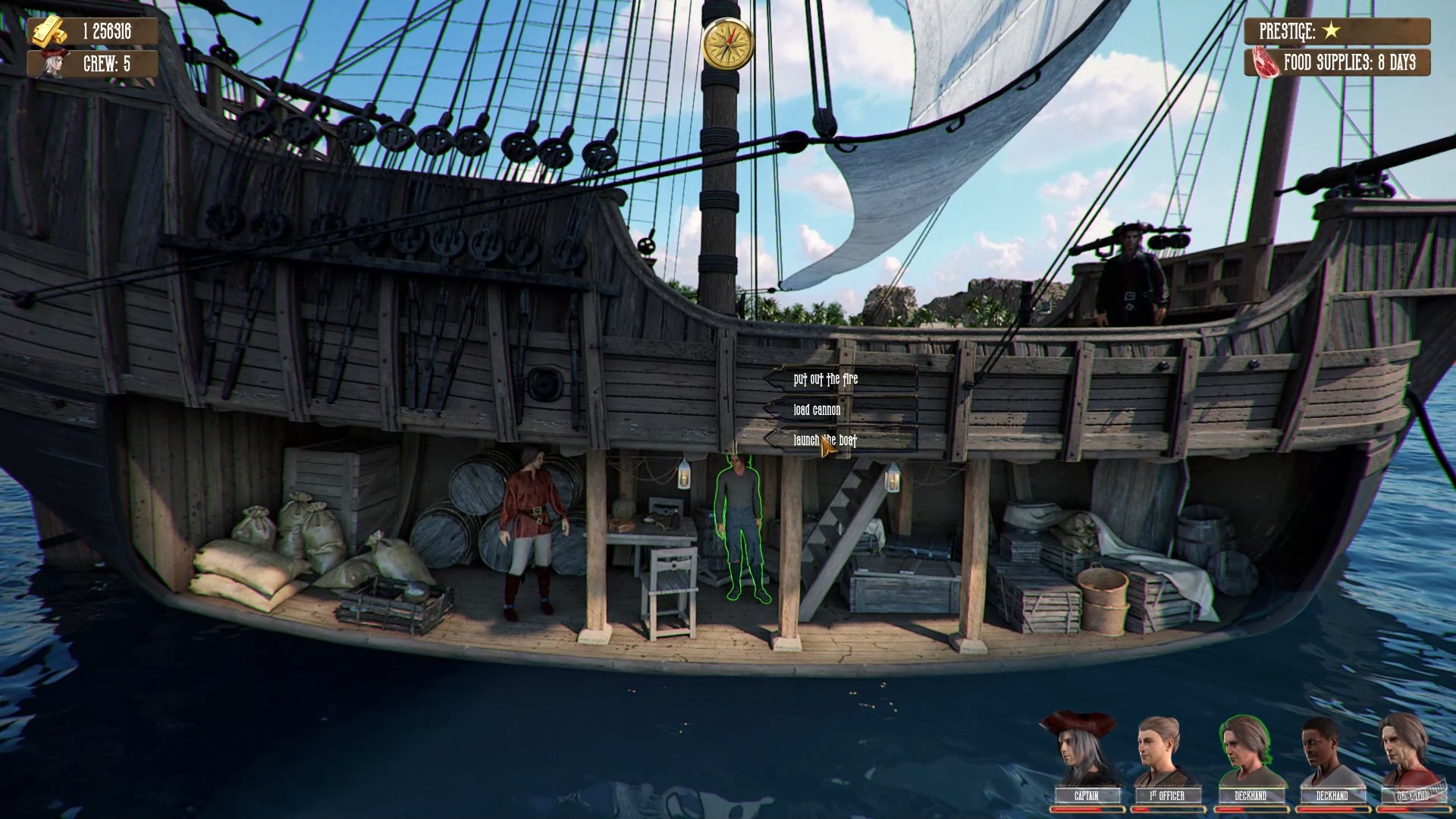Screen dimensions: 1456x819
Task: Click the CREW: 5 counter display
Action: (108, 65)
